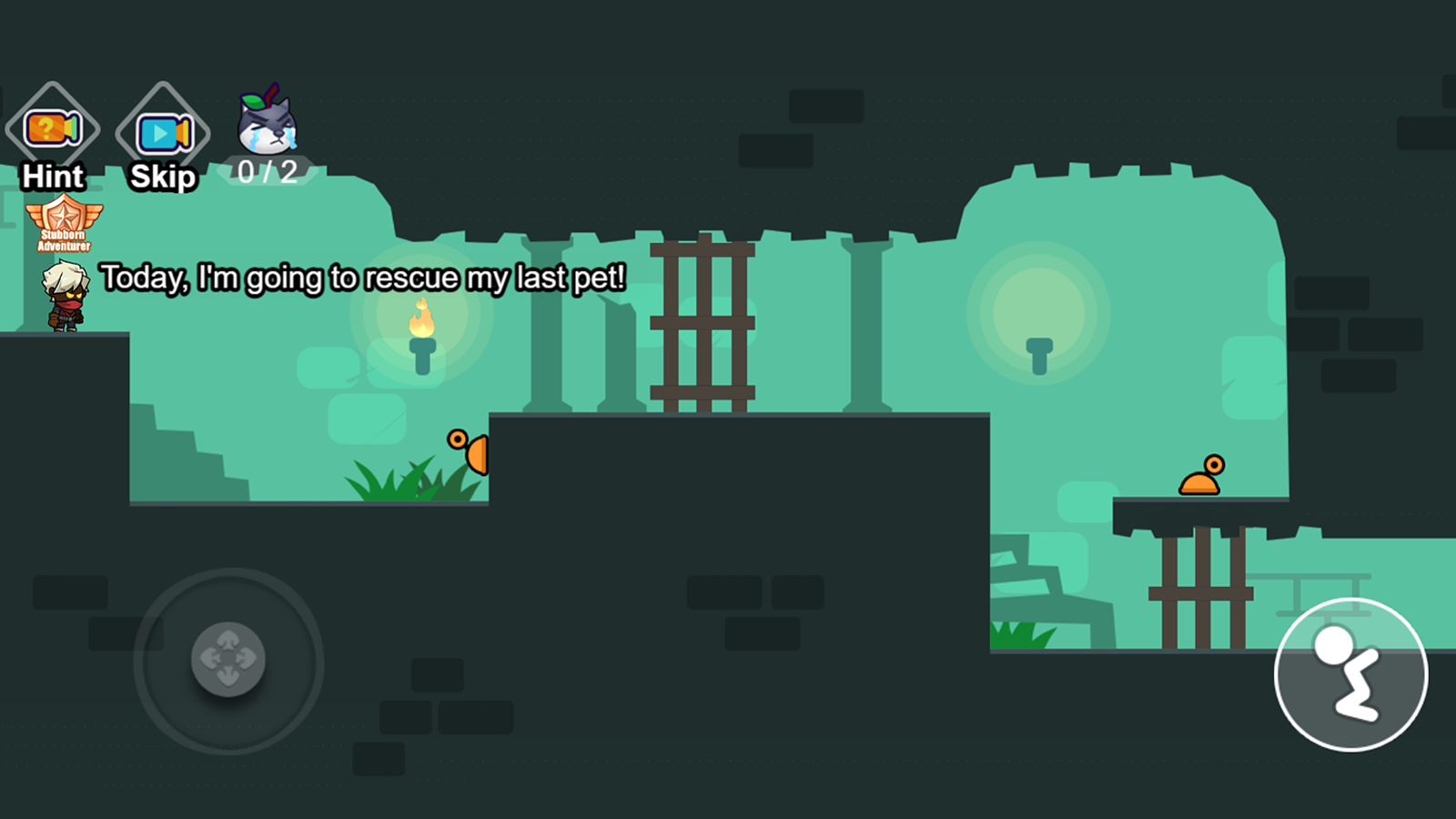Click the Hint video camera icon
This screenshot has width=1456, height=819.
[x=53, y=129]
